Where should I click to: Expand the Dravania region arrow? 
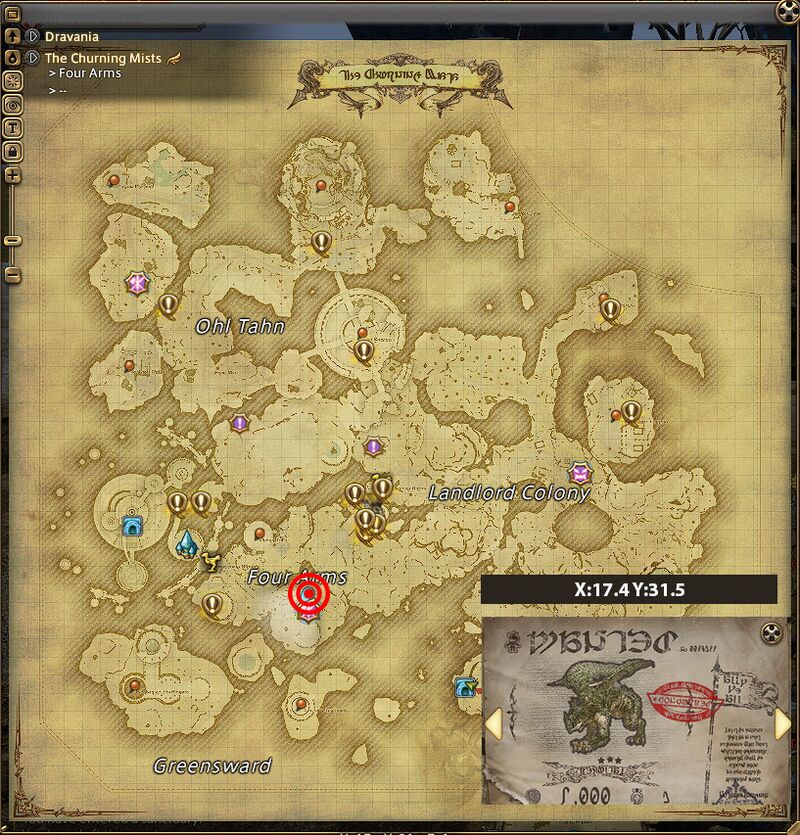click(x=33, y=36)
